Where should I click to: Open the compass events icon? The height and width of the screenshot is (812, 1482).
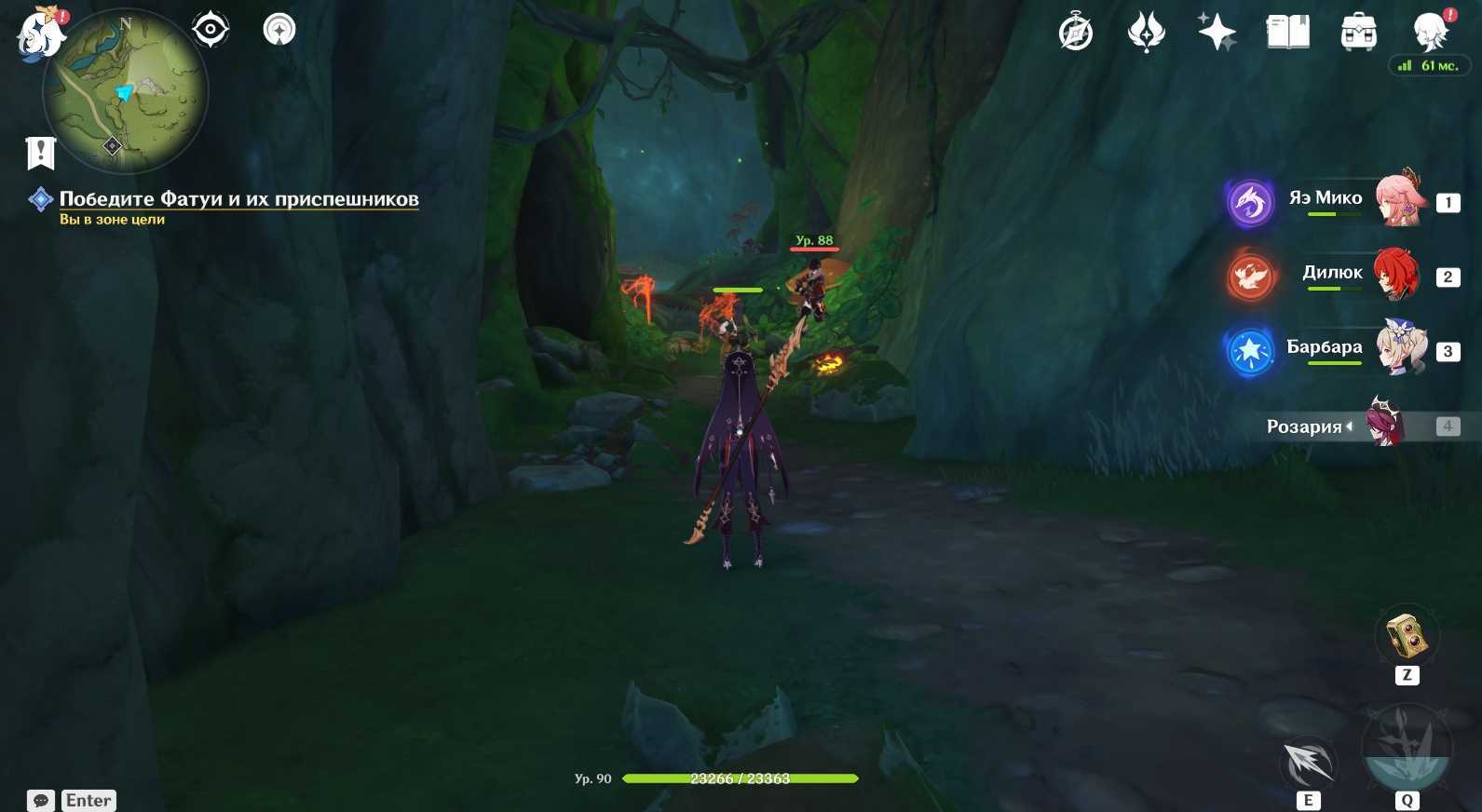1076,33
